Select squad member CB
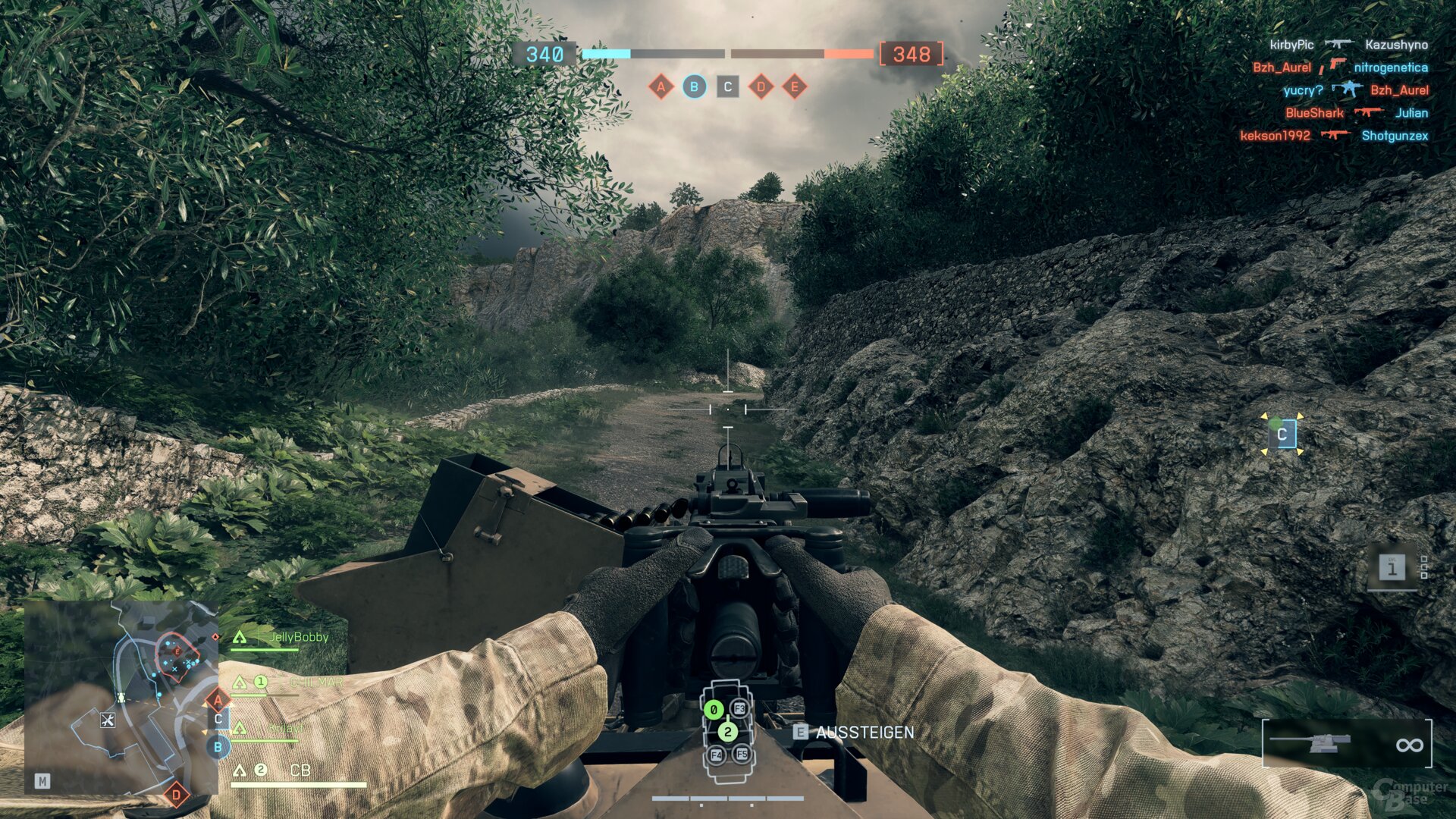The width and height of the screenshot is (1456, 819). [x=300, y=770]
